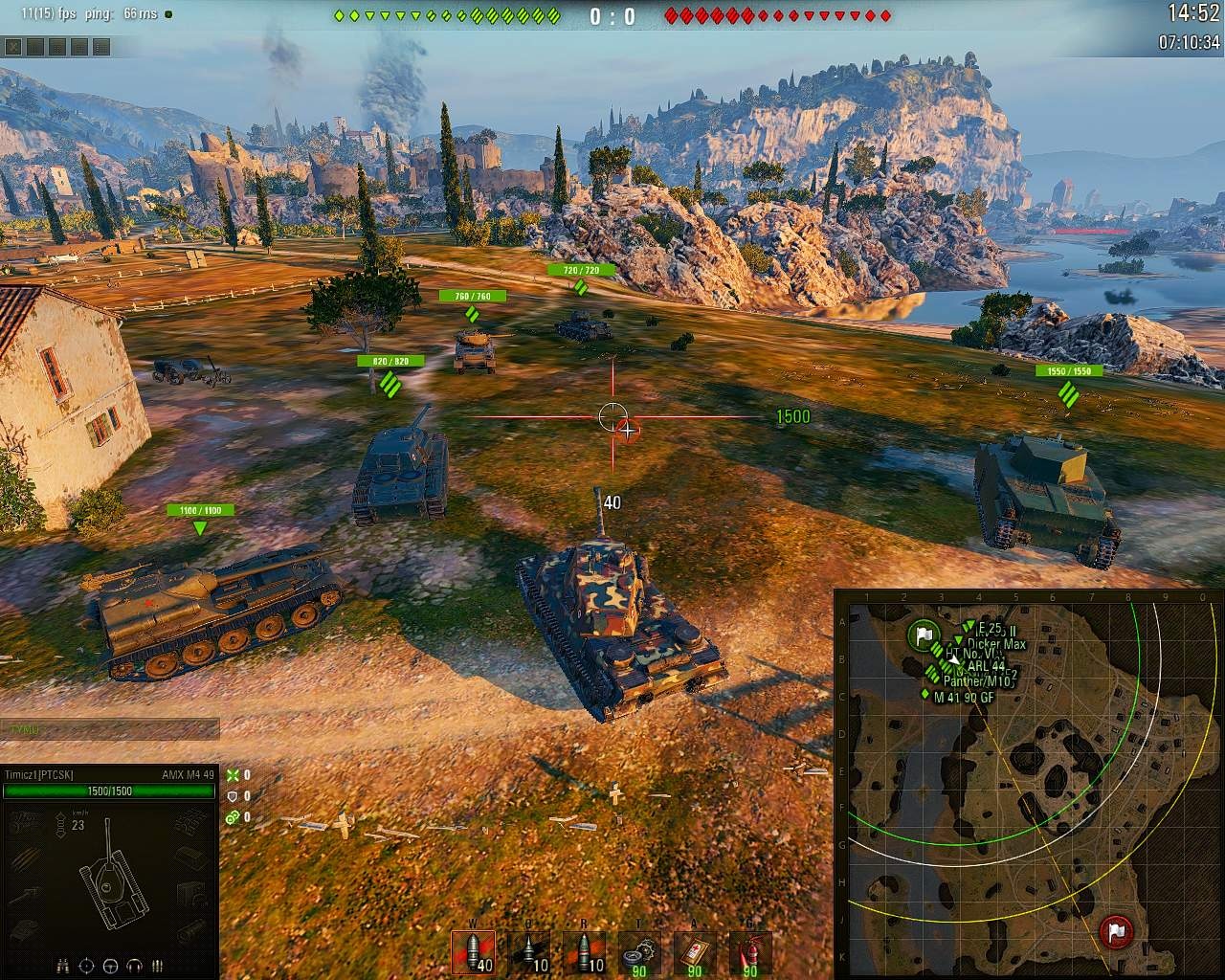Viewport: 1225px width, 980px height.
Task: Click the enemy red base flag on minimap
Action: point(1115,929)
